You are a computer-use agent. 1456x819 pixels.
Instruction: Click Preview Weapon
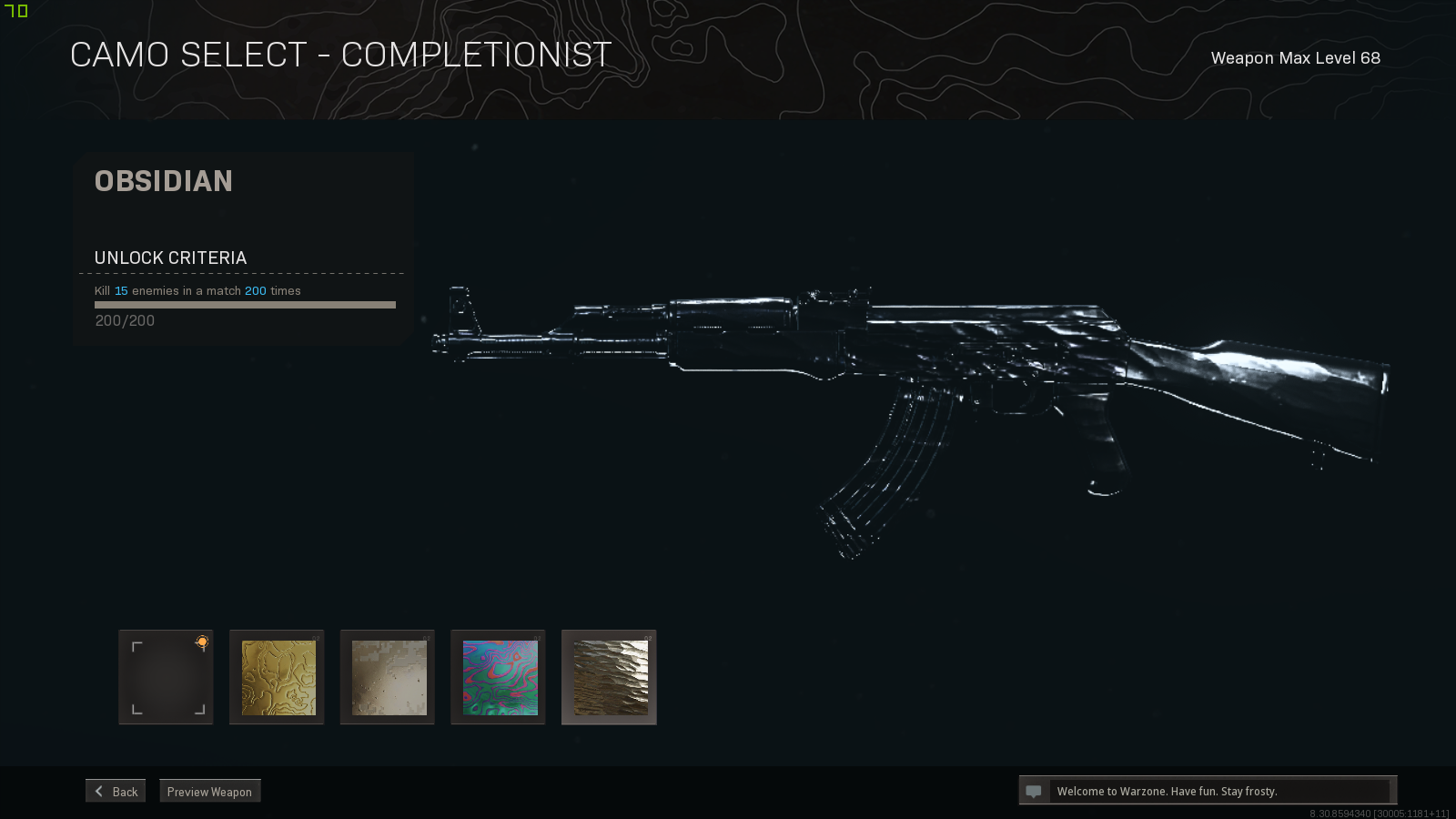click(209, 791)
